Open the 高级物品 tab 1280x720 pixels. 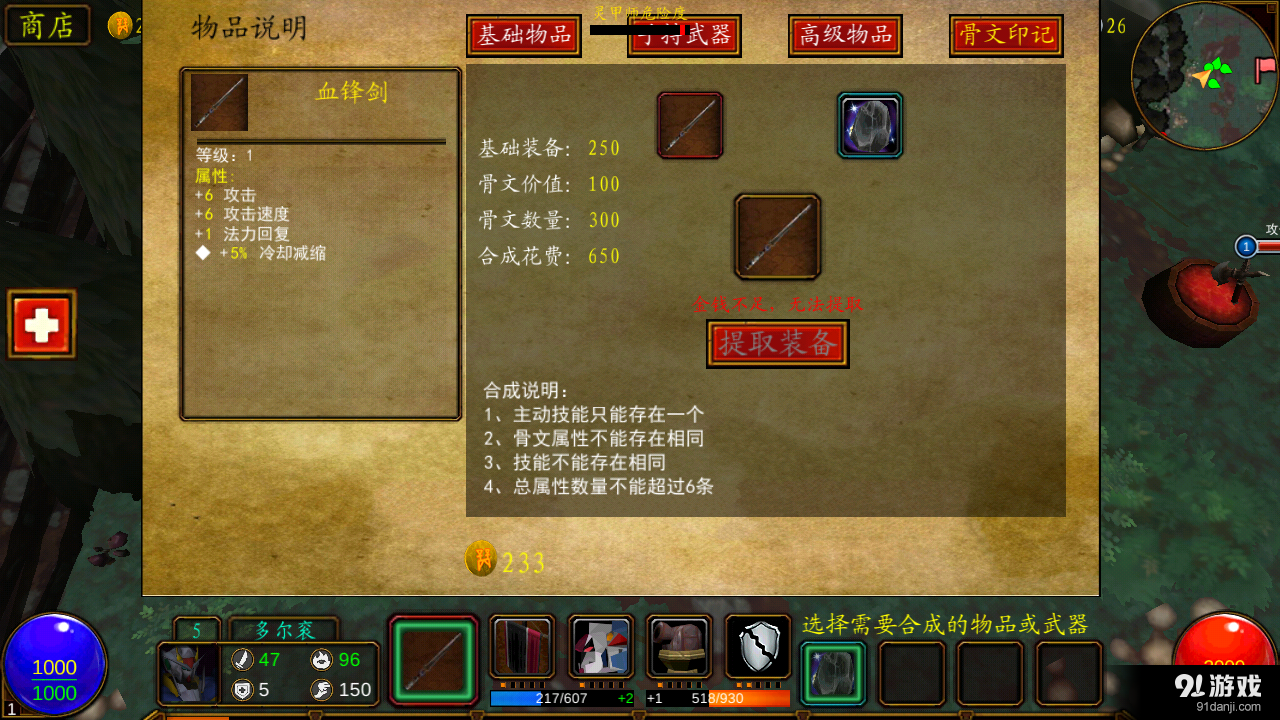coord(844,34)
